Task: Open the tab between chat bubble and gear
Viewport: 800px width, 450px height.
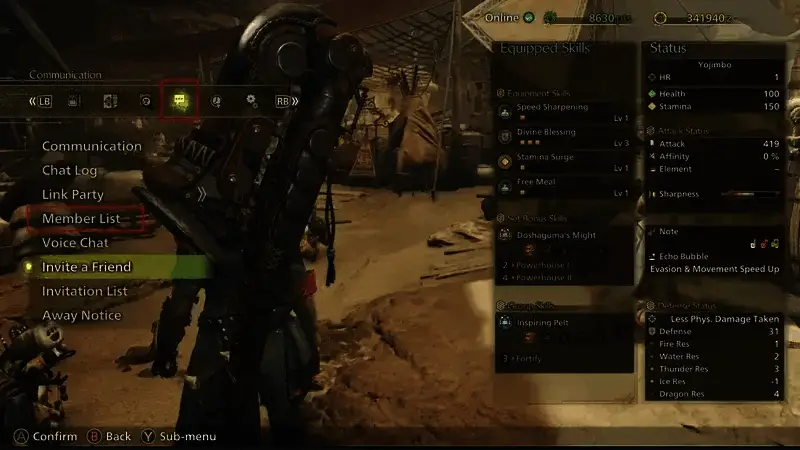Action: coord(216,101)
